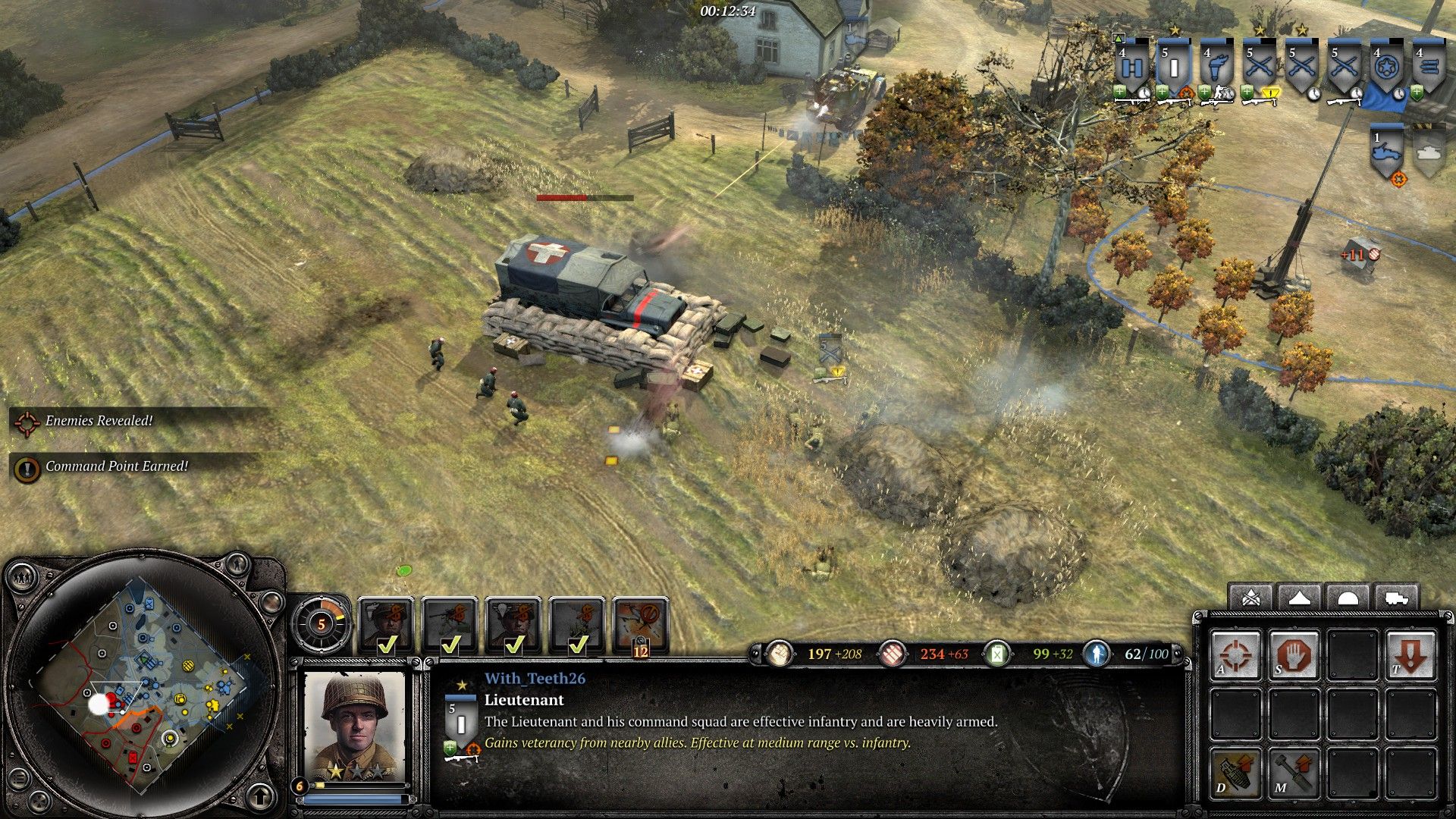
Task: Use the grenade ability marked D
Action: coord(1236,772)
